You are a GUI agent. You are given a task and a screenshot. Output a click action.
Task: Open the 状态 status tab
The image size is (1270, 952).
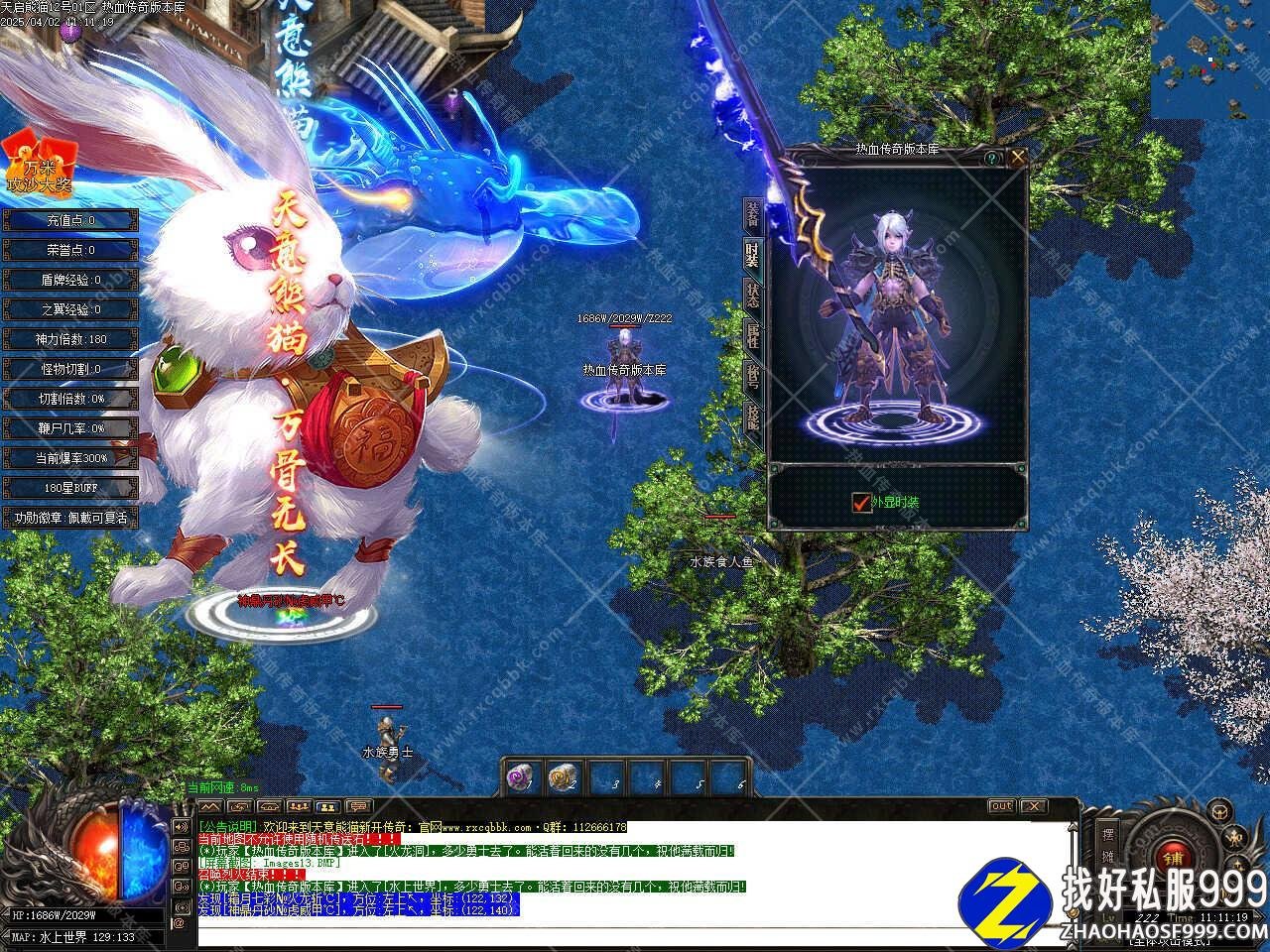click(x=753, y=297)
